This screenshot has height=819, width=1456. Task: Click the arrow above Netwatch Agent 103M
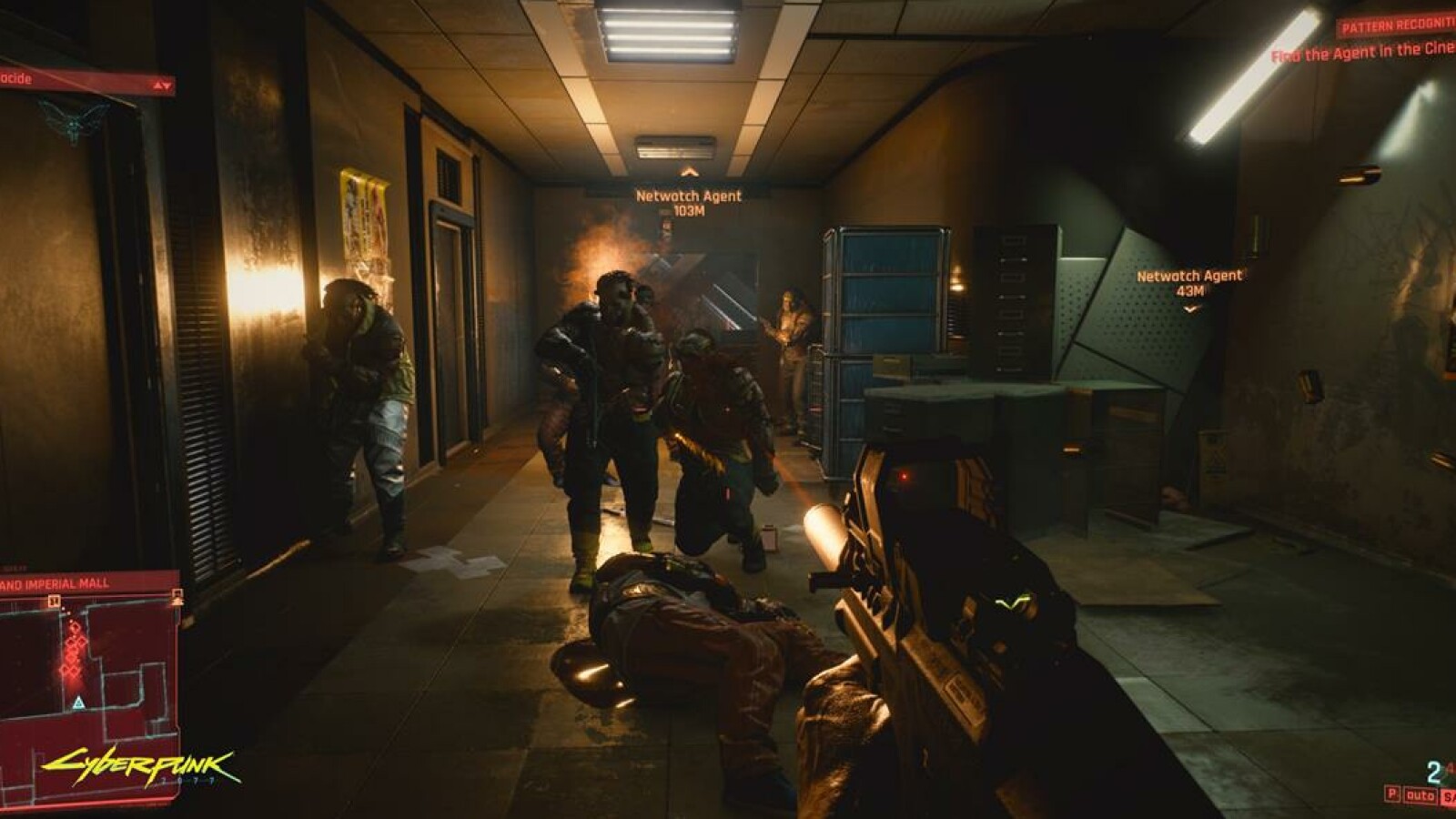[x=690, y=171]
